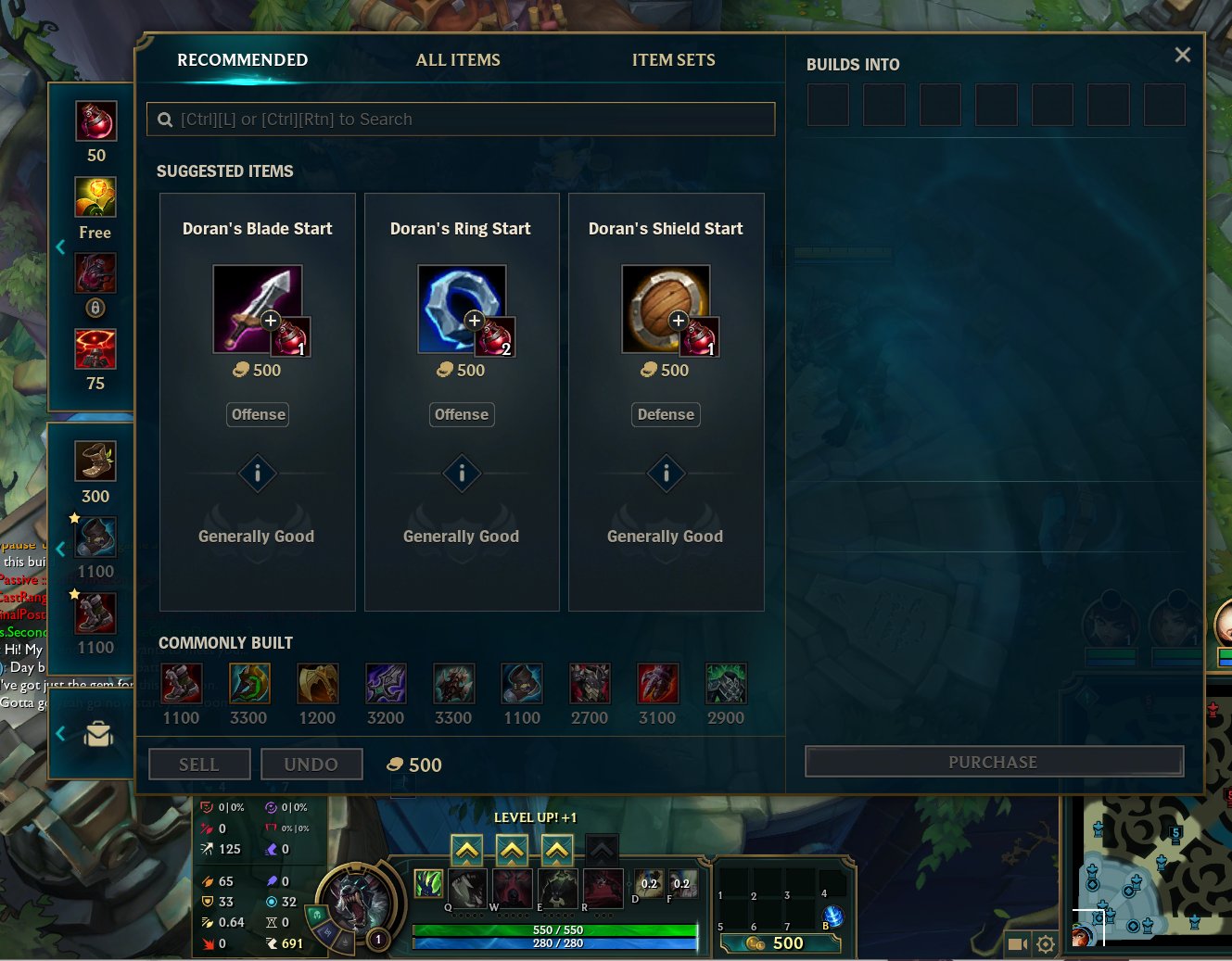Toggle the camera lock icon beside the minimap
The width and height of the screenshot is (1232, 961).
pyautogui.click(x=1017, y=944)
